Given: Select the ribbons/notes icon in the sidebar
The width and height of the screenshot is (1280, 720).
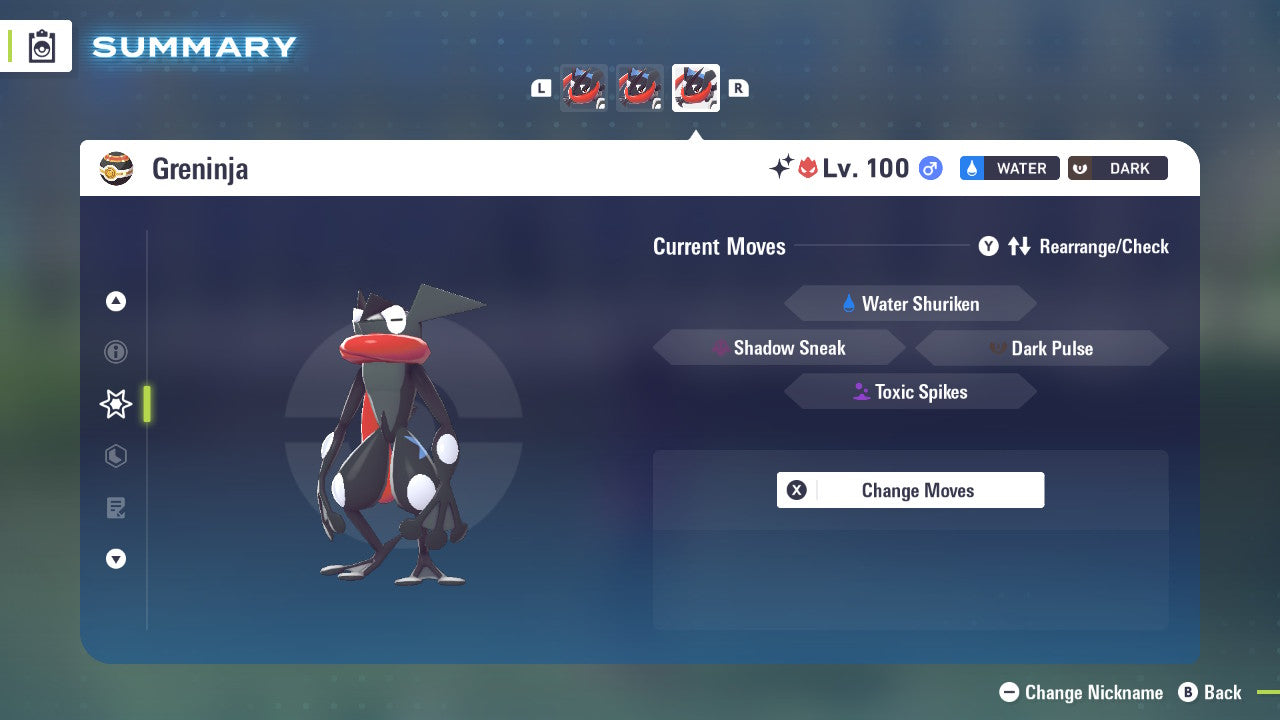Looking at the screenshot, I should pos(116,508).
